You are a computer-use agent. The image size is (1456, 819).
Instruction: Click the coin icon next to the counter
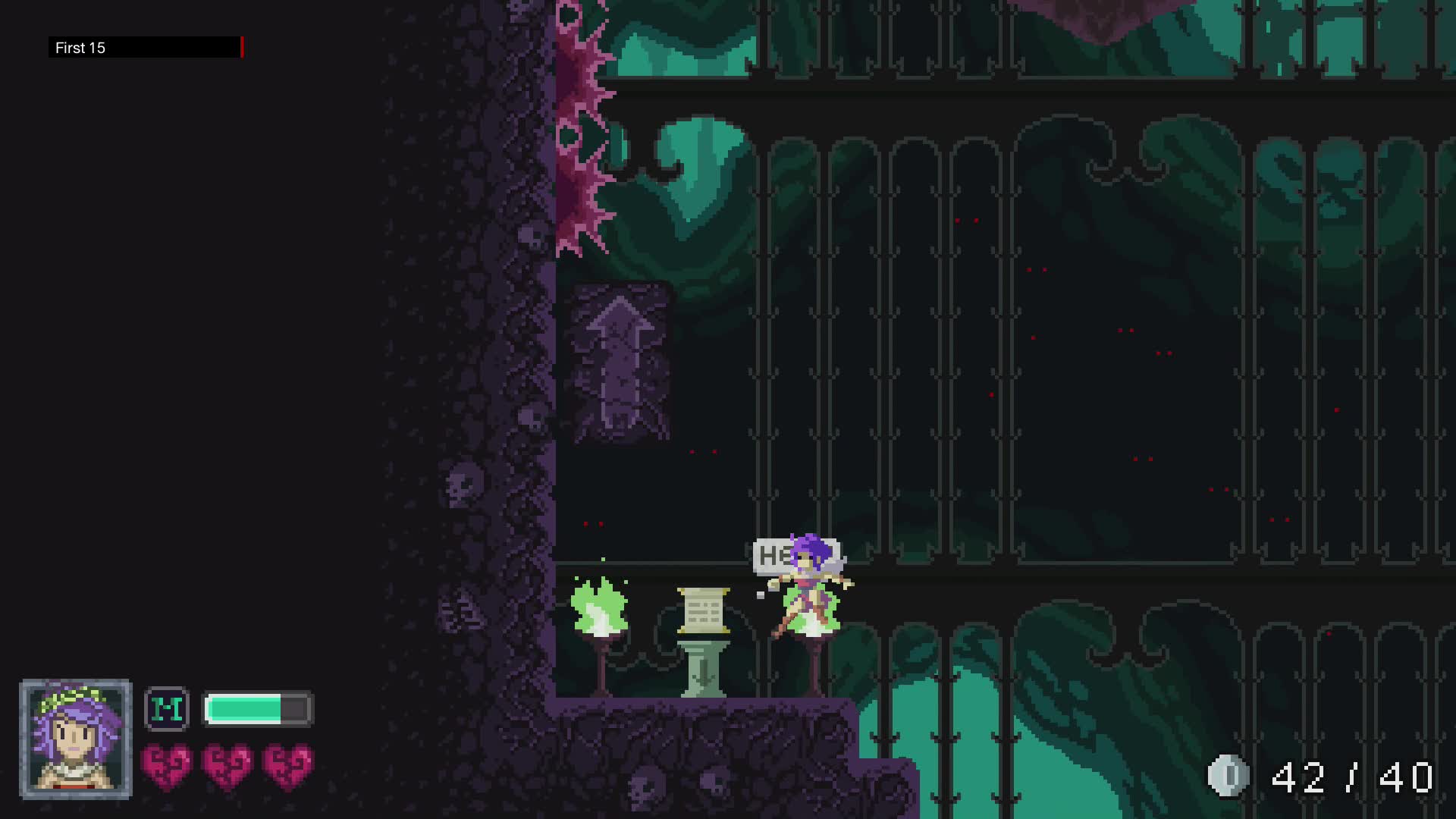click(1230, 774)
